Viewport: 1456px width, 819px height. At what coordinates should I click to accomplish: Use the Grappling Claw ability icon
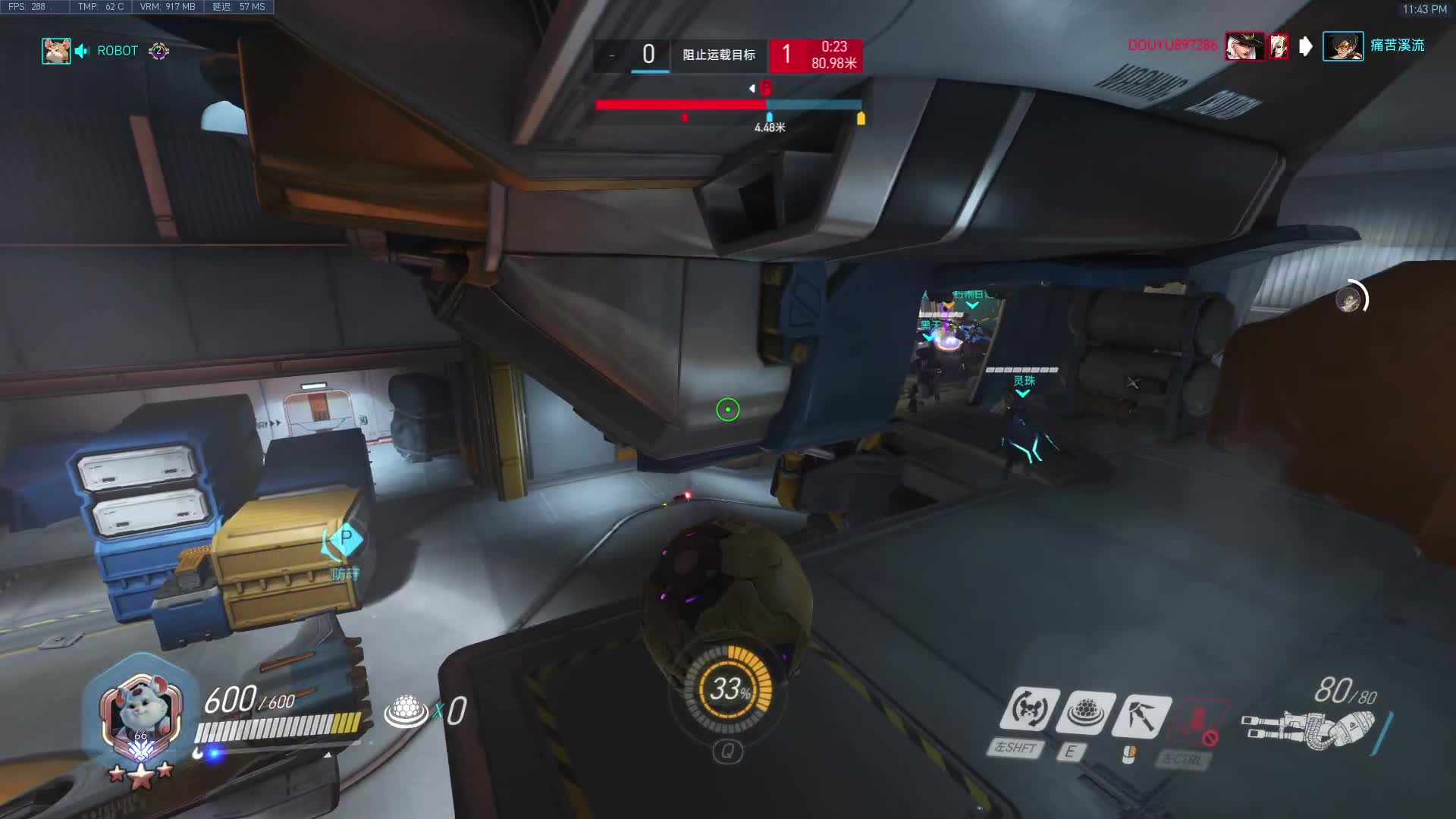[x=1141, y=714]
